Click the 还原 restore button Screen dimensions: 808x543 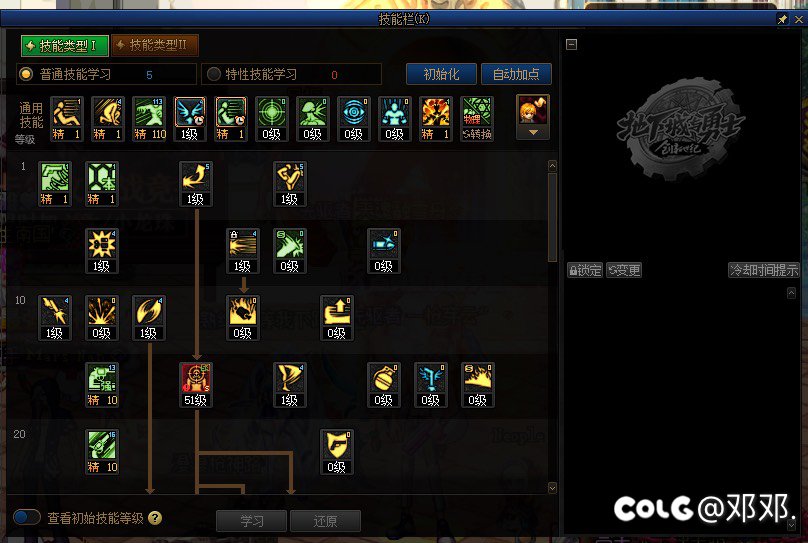[x=325, y=521]
